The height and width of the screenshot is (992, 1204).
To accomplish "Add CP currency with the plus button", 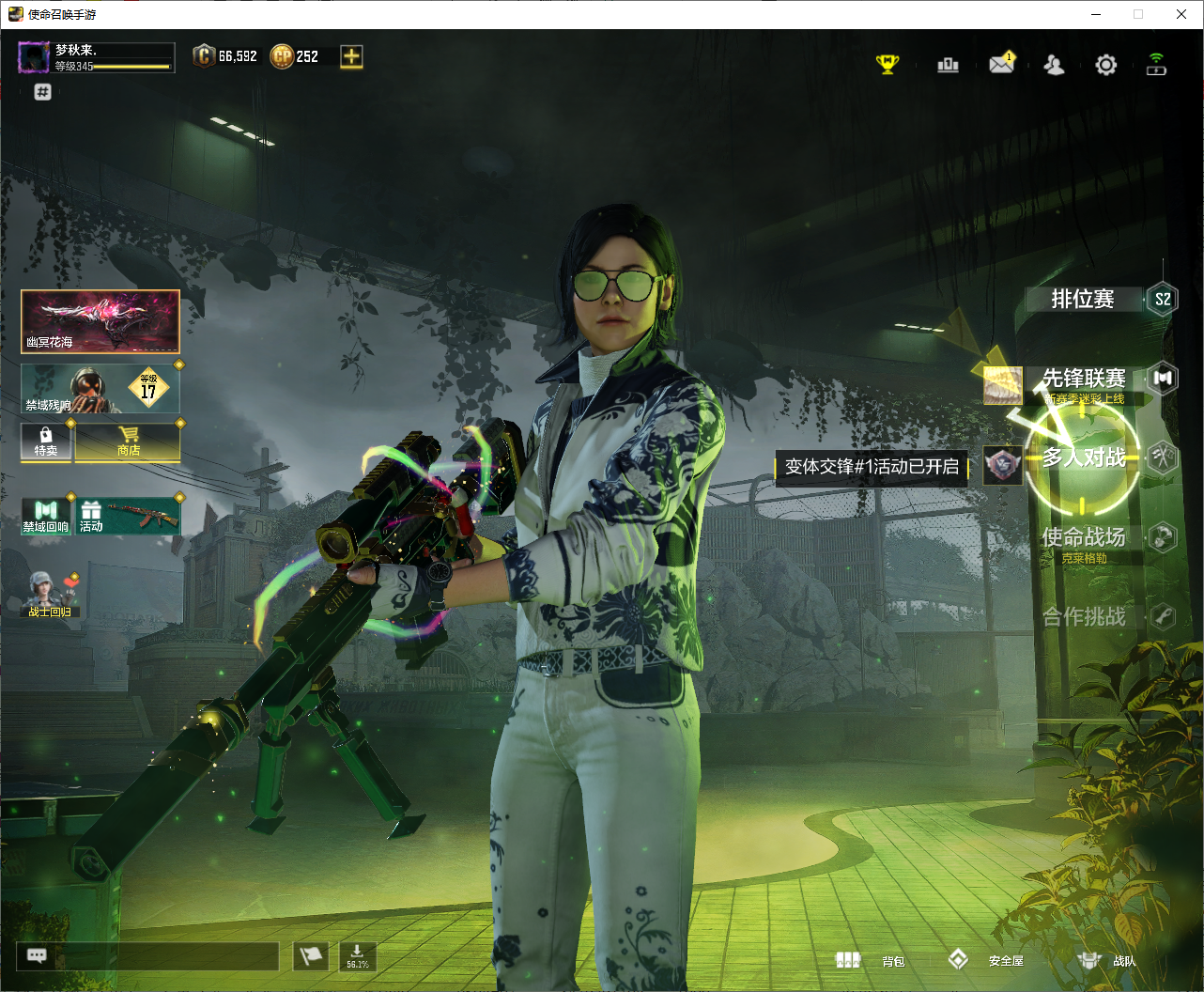I will pos(351,56).
